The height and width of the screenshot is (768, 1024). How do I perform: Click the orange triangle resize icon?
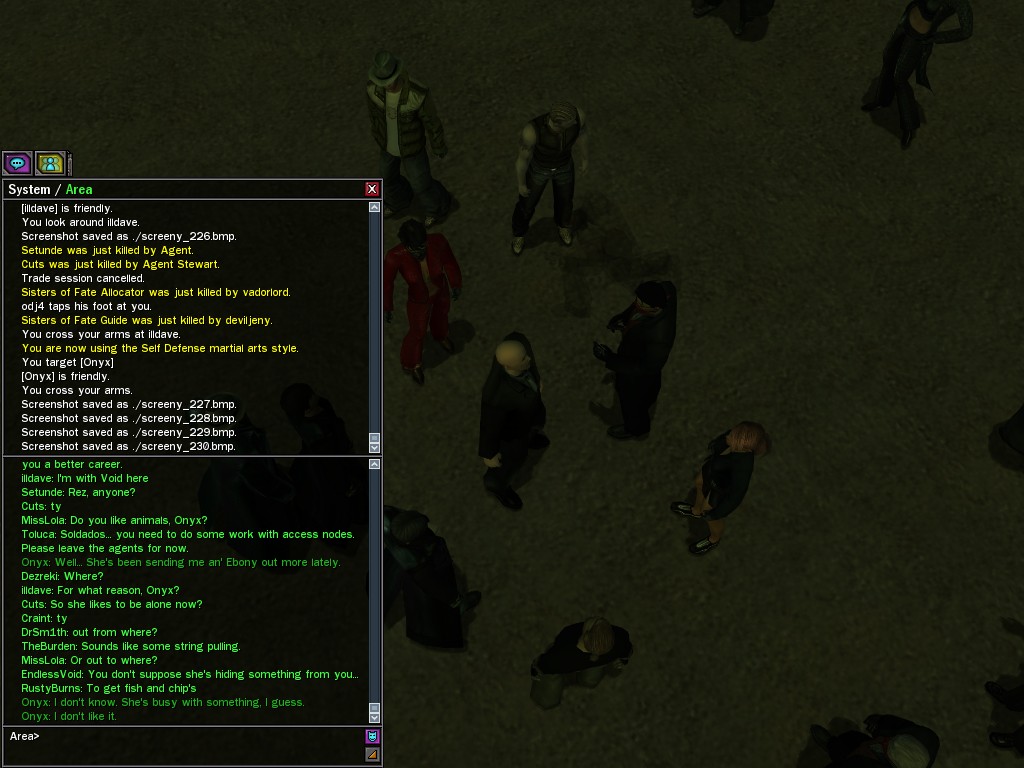point(372,754)
